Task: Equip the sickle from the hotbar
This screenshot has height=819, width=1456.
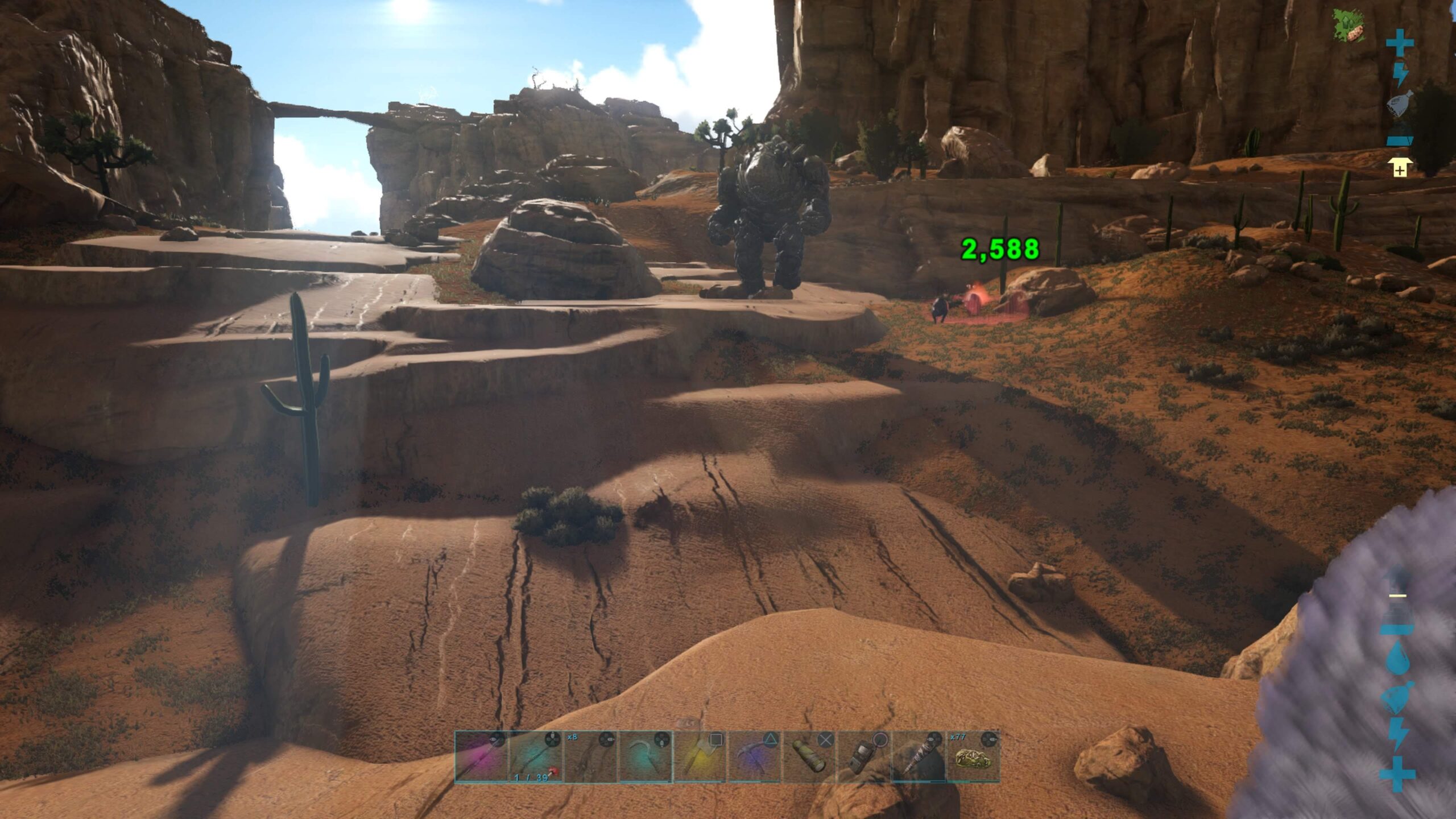Action: 645,757
